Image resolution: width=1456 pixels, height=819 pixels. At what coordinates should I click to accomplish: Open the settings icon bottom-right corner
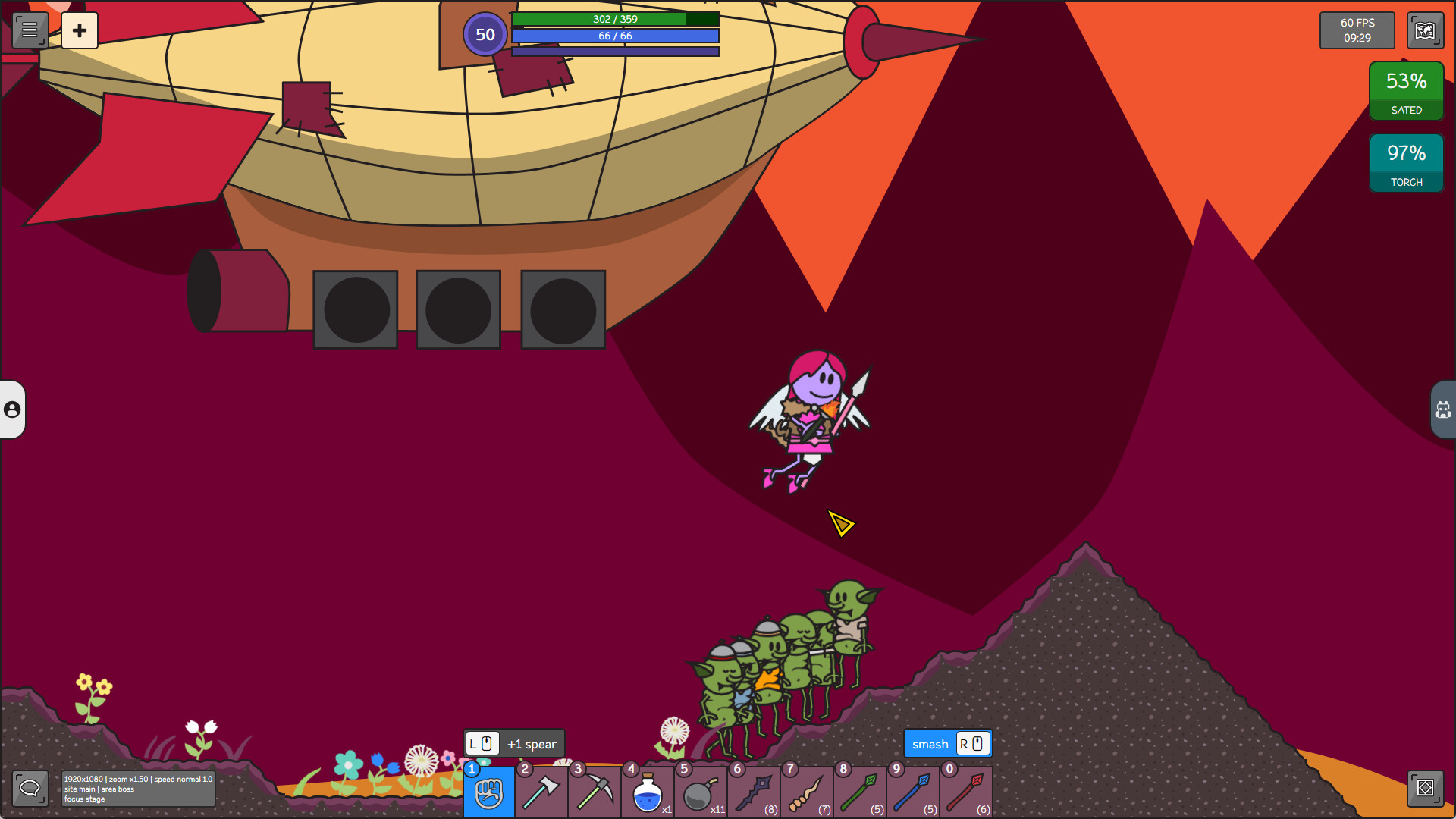click(x=1425, y=789)
